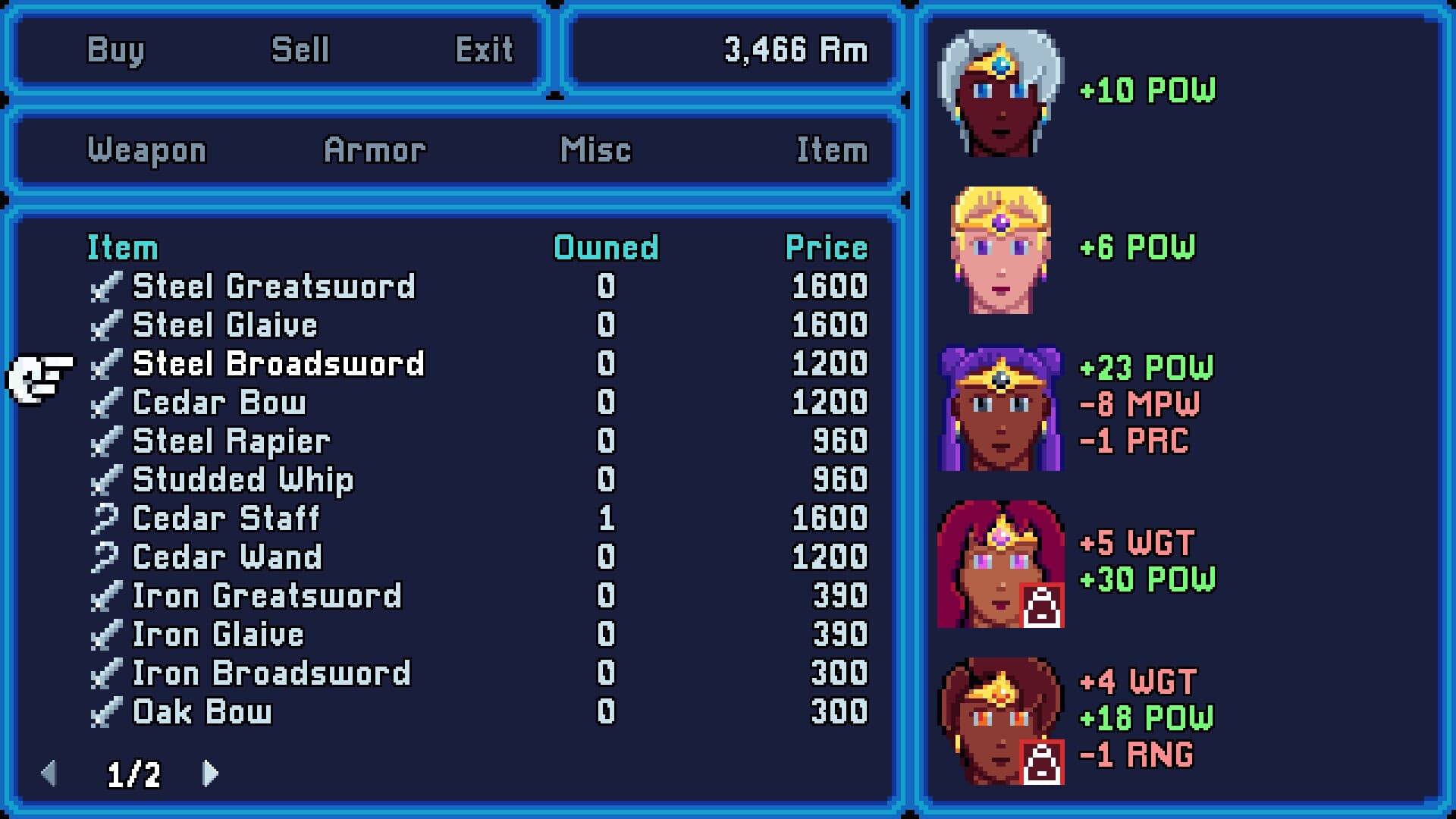Click the page indicator showing 1/2
The width and height of the screenshot is (1456, 819).
coord(132,775)
